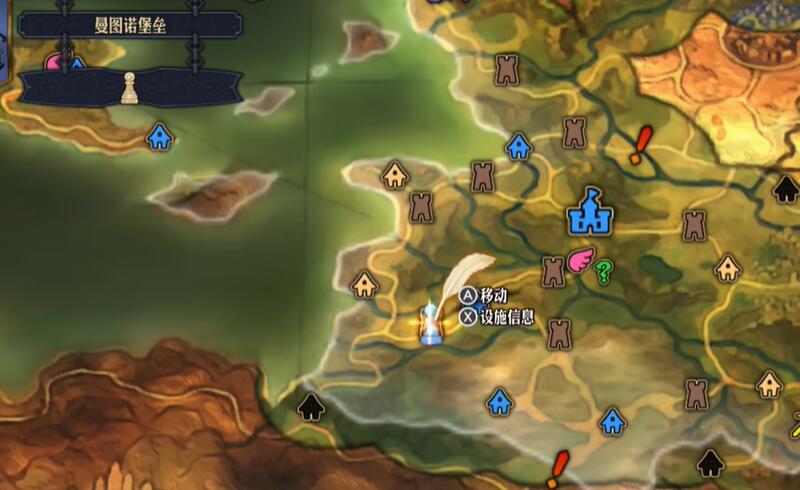Click the green question mark map marker

603,271
